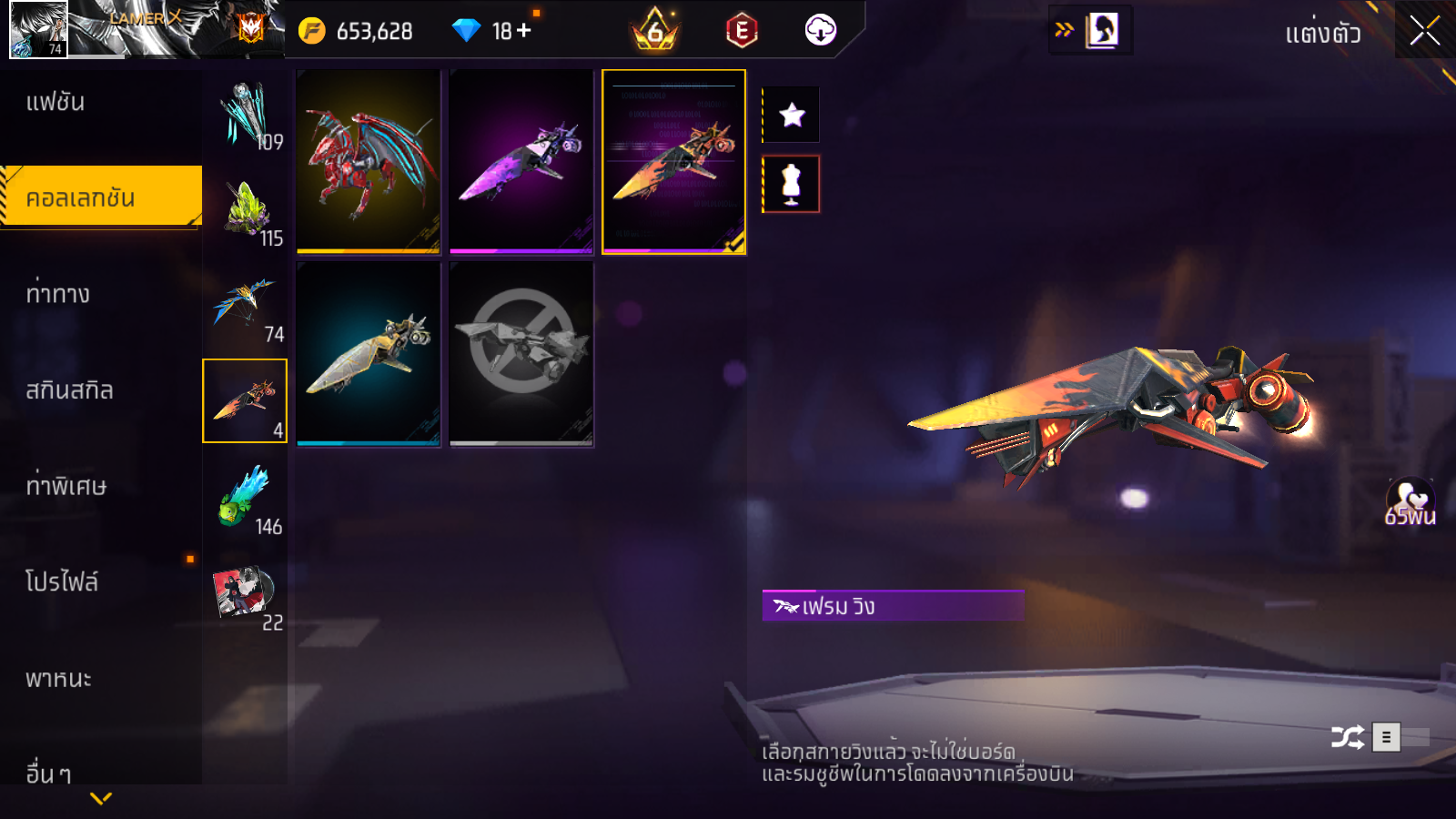Activate the shuffle random skin icon
The height and width of the screenshot is (819, 1456).
click(1347, 737)
